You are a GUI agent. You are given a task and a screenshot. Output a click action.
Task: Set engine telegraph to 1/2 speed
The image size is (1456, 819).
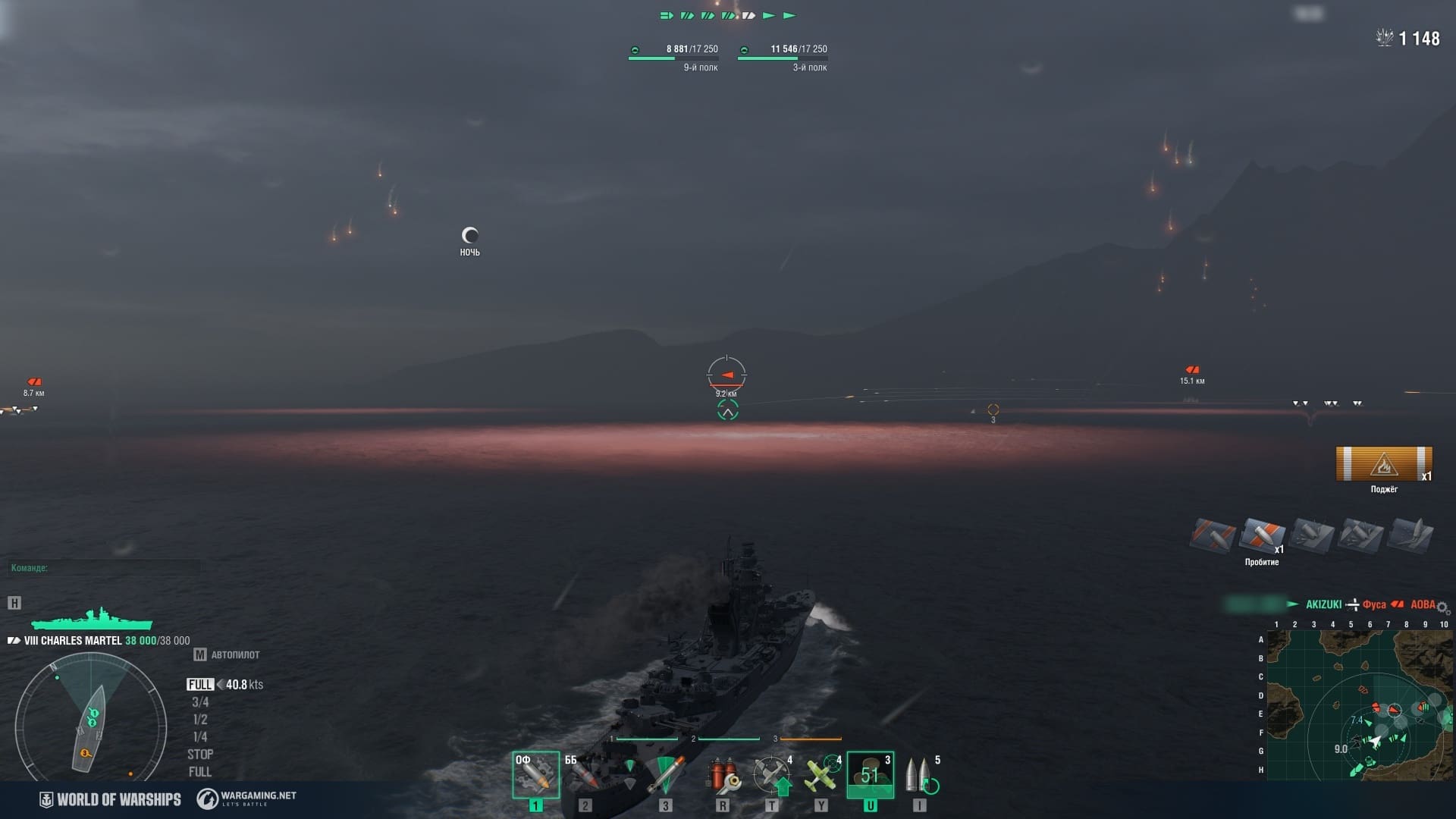tap(200, 720)
